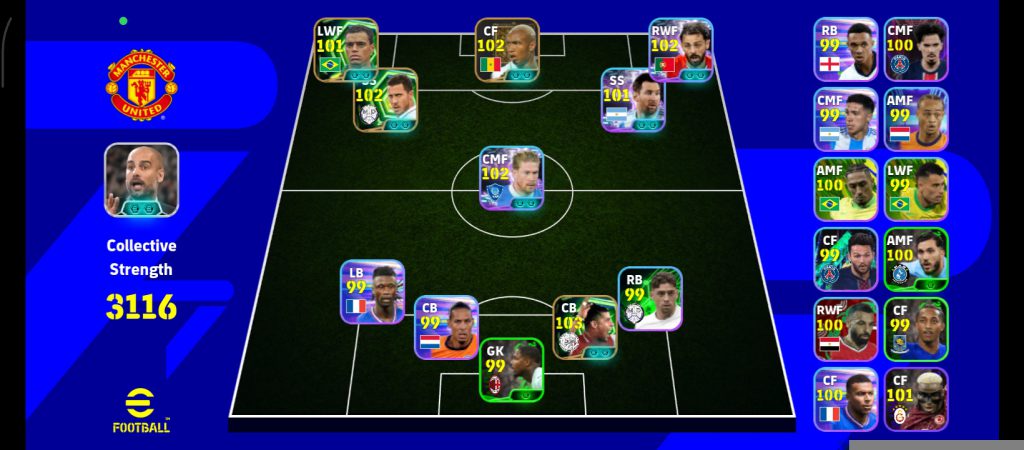Image resolution: width=1024 pixels, height=450 pixels.
Task: Choose the CF 102 striker on the pitch
Action: pyautogui.click(x=507, y=49)
